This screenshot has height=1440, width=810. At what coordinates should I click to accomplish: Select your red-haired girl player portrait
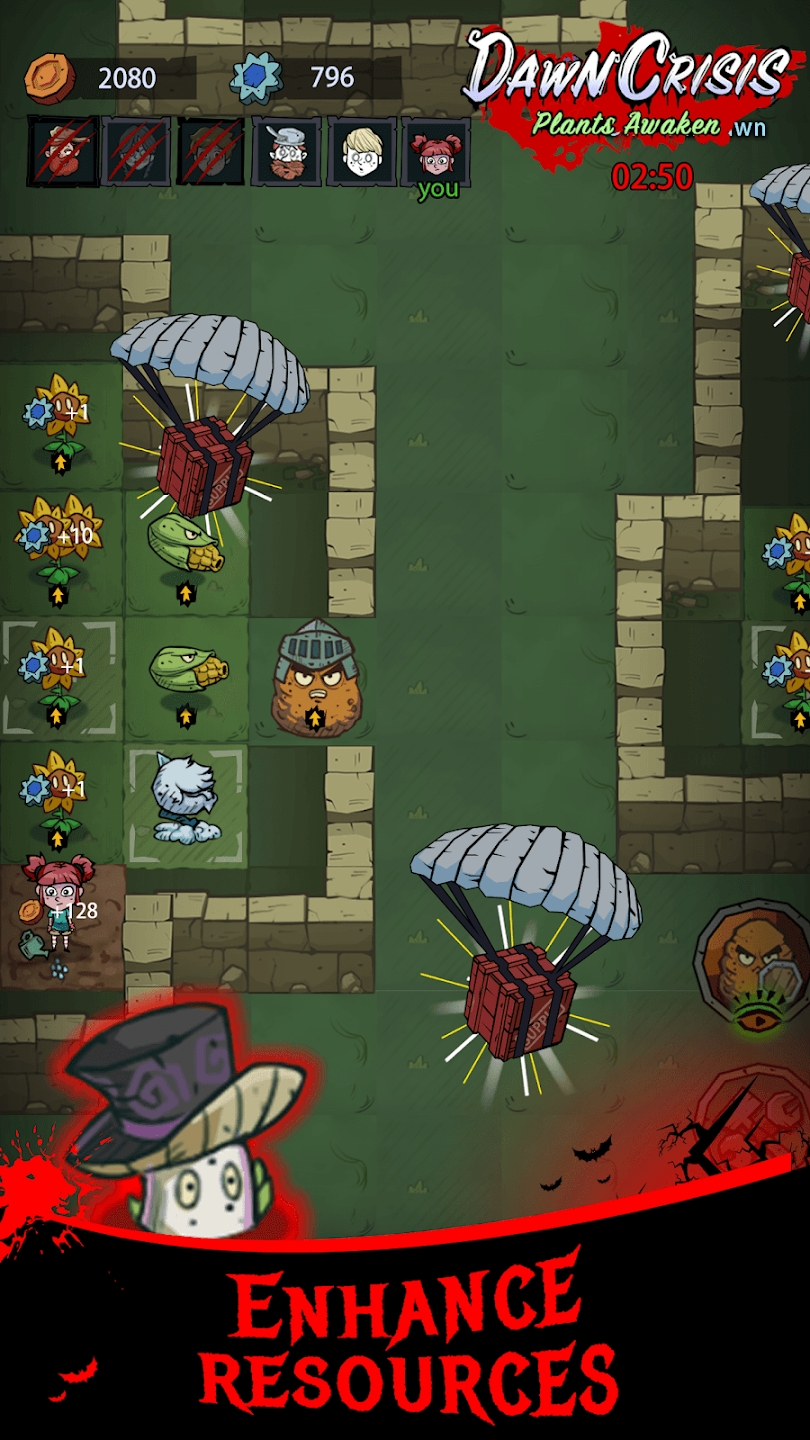[x=436, y=151]
